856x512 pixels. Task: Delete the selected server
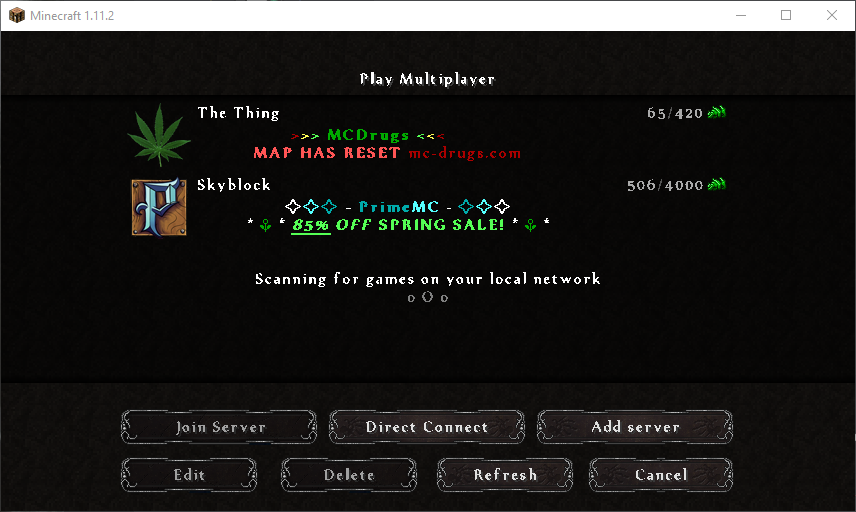349,475
